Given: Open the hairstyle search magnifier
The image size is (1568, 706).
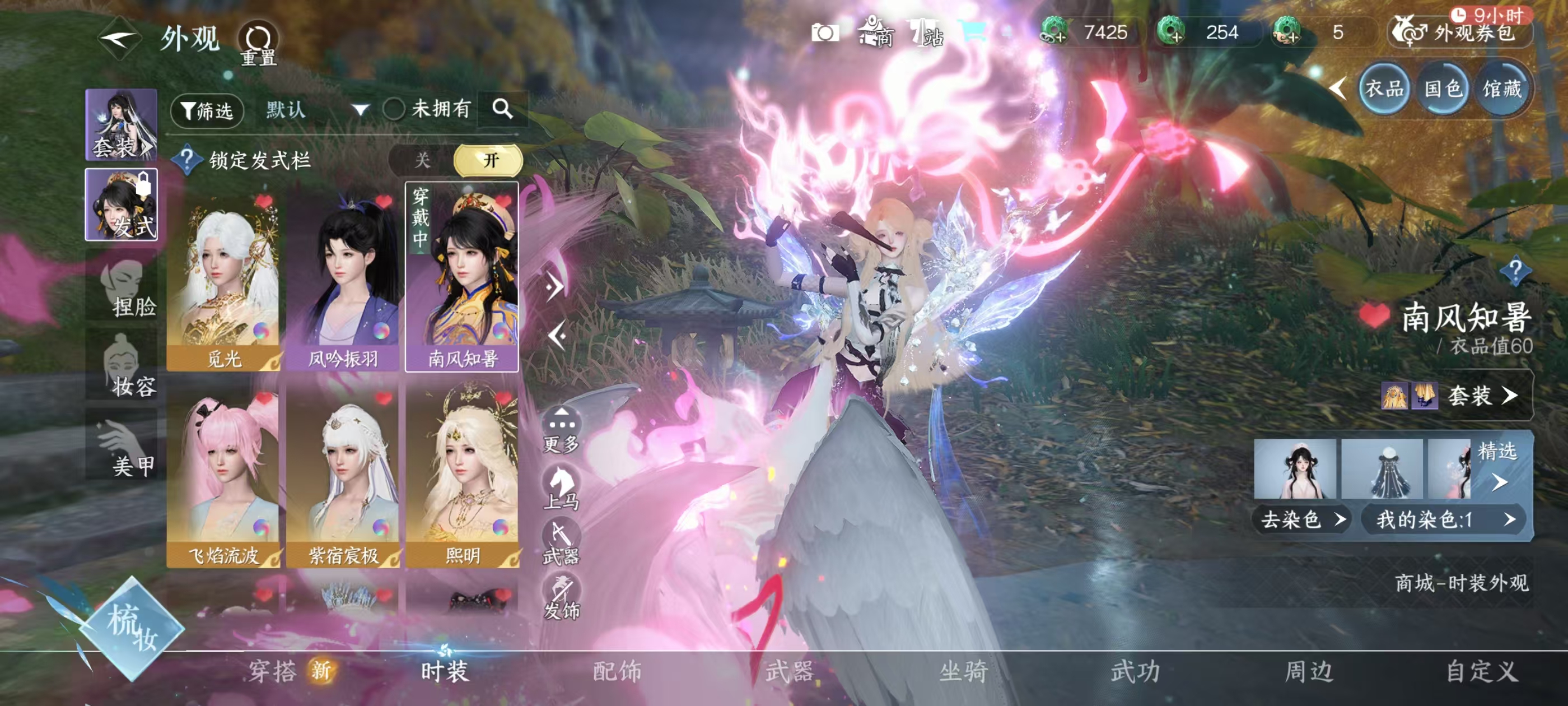Looking at the screenshot, I should pyautogui.click(x=502, y=110).
